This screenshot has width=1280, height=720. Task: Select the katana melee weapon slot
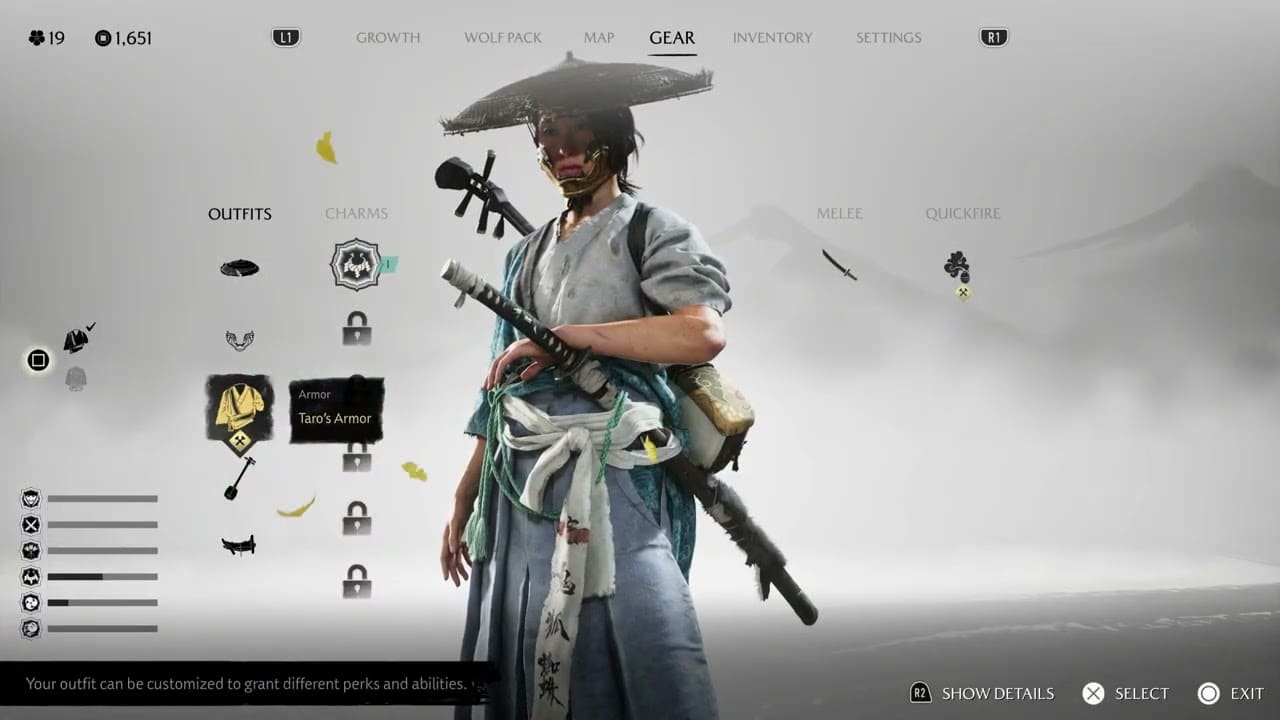click(x=839, y=264)
